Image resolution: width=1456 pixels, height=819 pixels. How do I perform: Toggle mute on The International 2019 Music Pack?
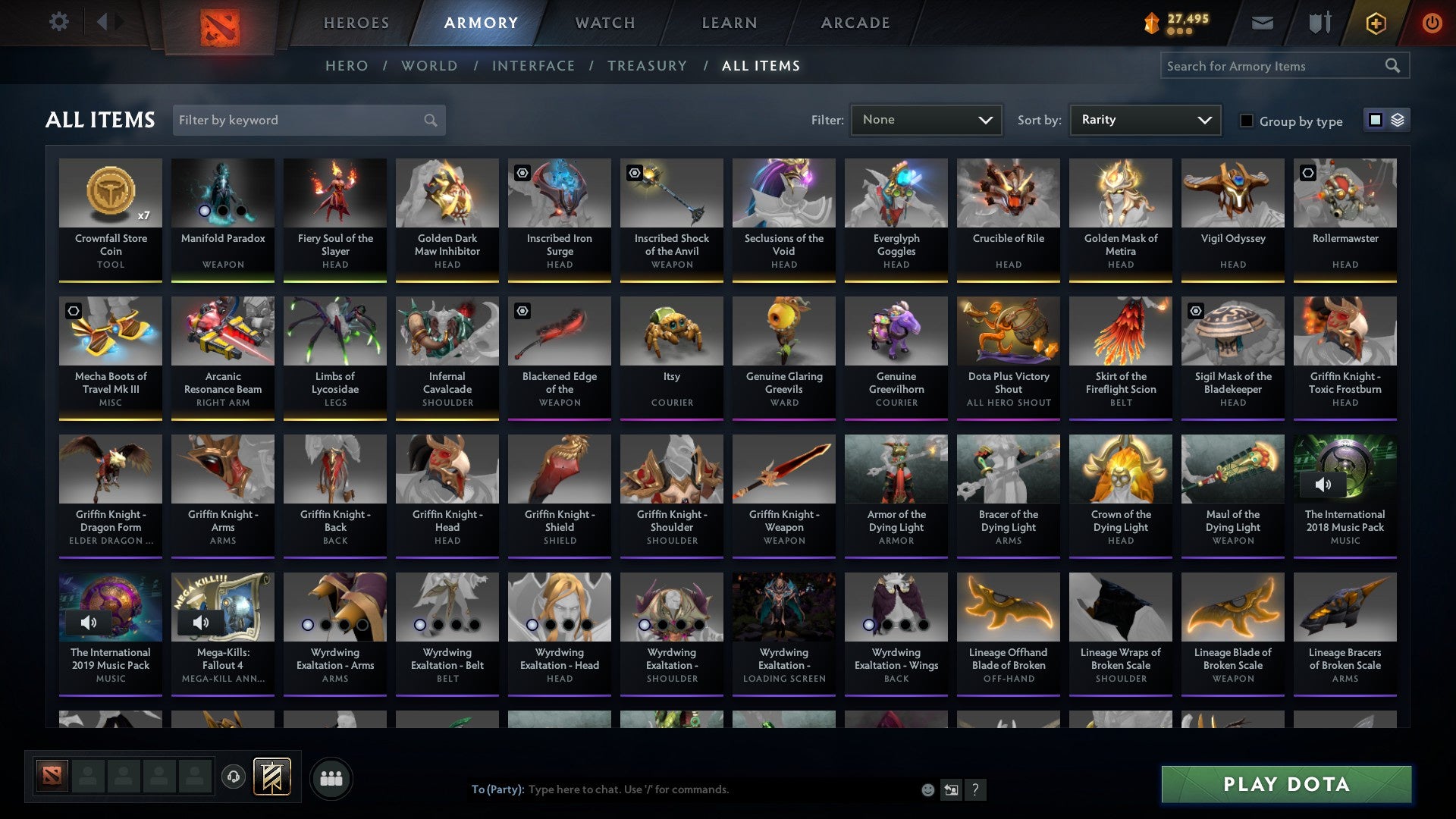tap(89, 622)
